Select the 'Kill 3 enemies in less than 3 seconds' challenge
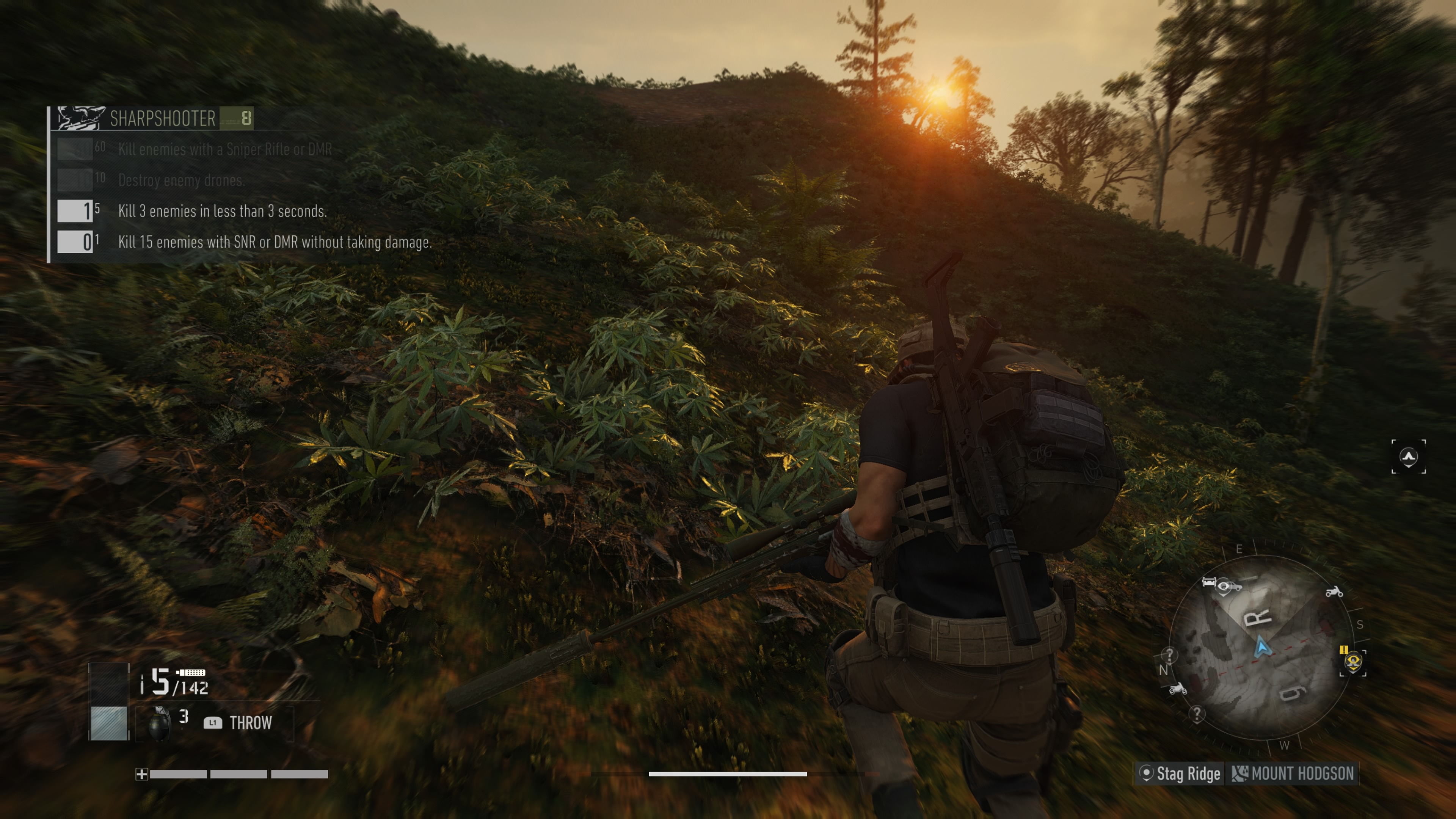The height and width of the screenshot is (819, 1456). [x=222, y=212]
